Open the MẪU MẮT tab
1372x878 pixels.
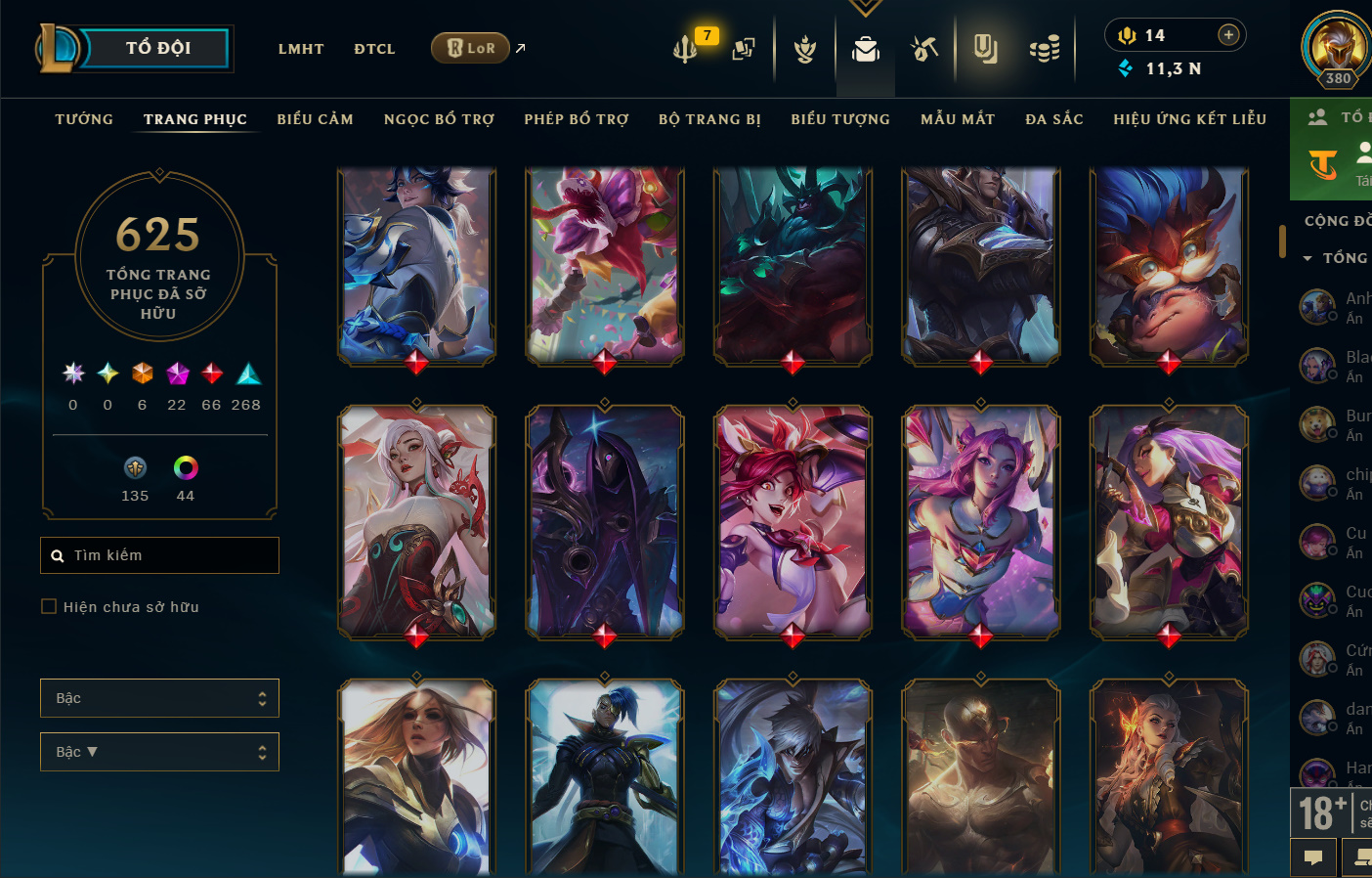point(958,119)
